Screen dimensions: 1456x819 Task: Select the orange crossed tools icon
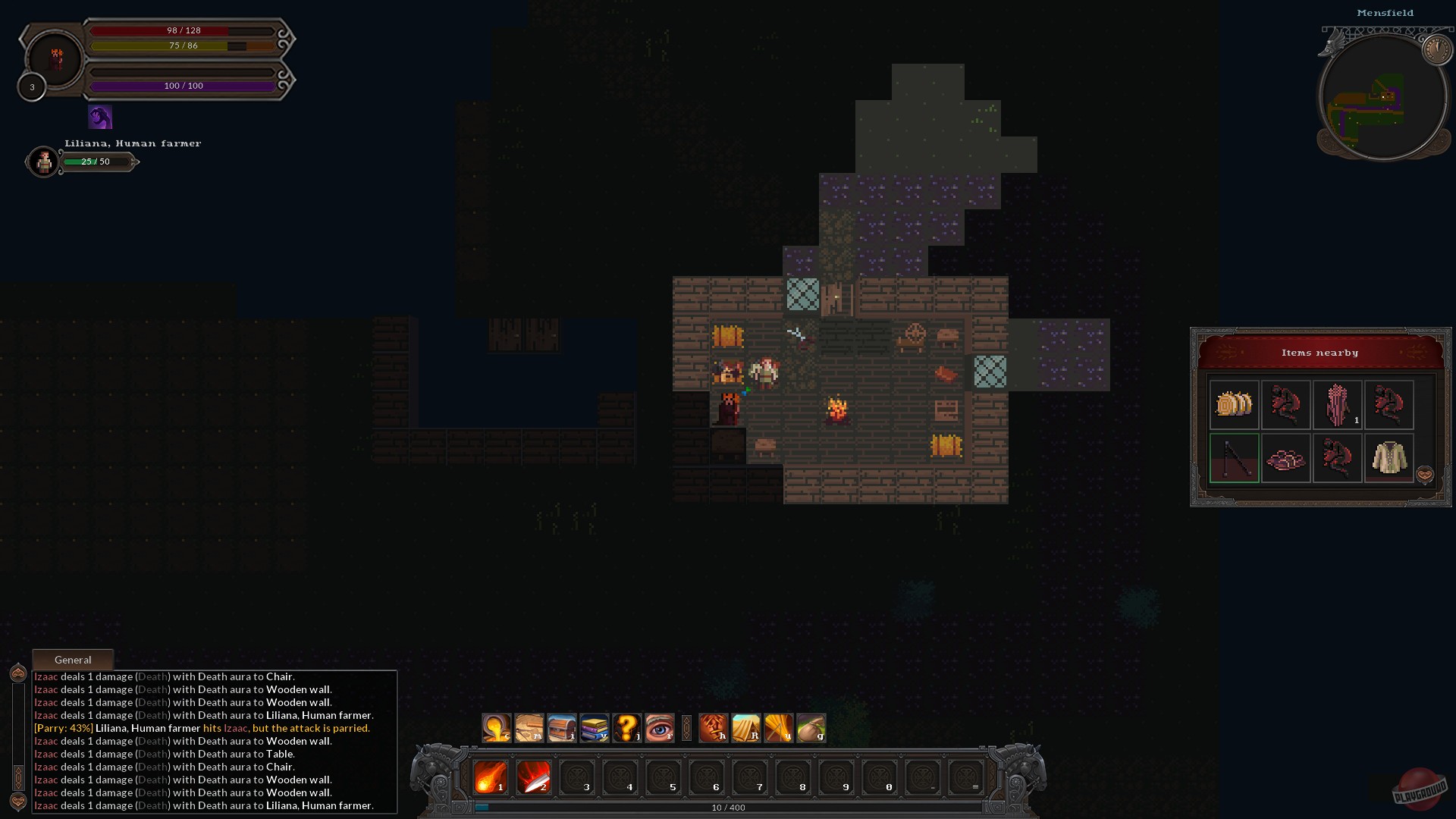(779, 728)
